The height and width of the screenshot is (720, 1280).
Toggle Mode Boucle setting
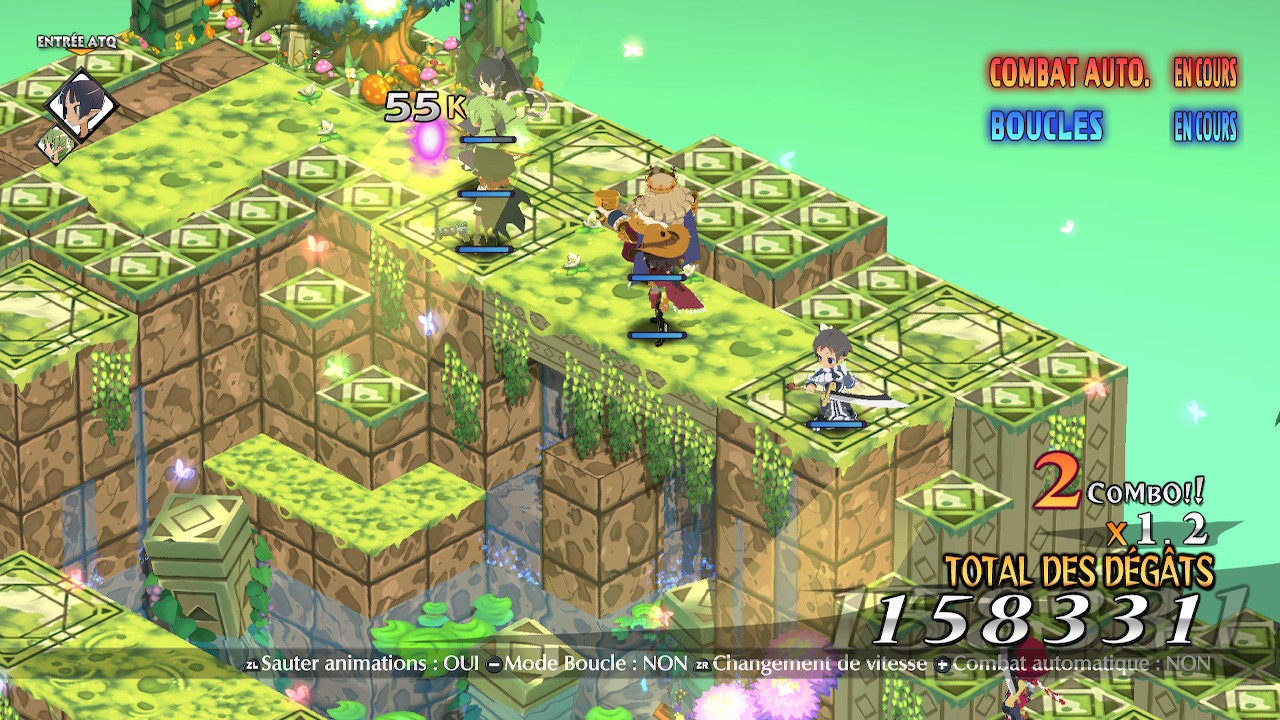588,663
